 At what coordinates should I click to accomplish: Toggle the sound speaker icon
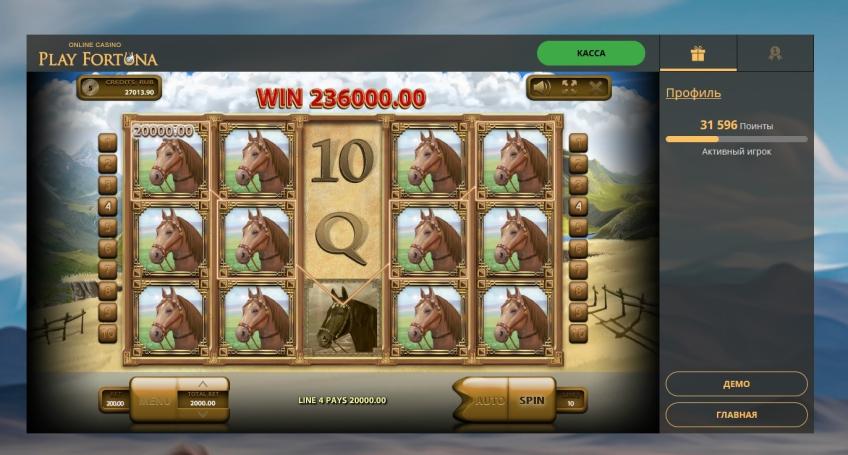[541, 87]
